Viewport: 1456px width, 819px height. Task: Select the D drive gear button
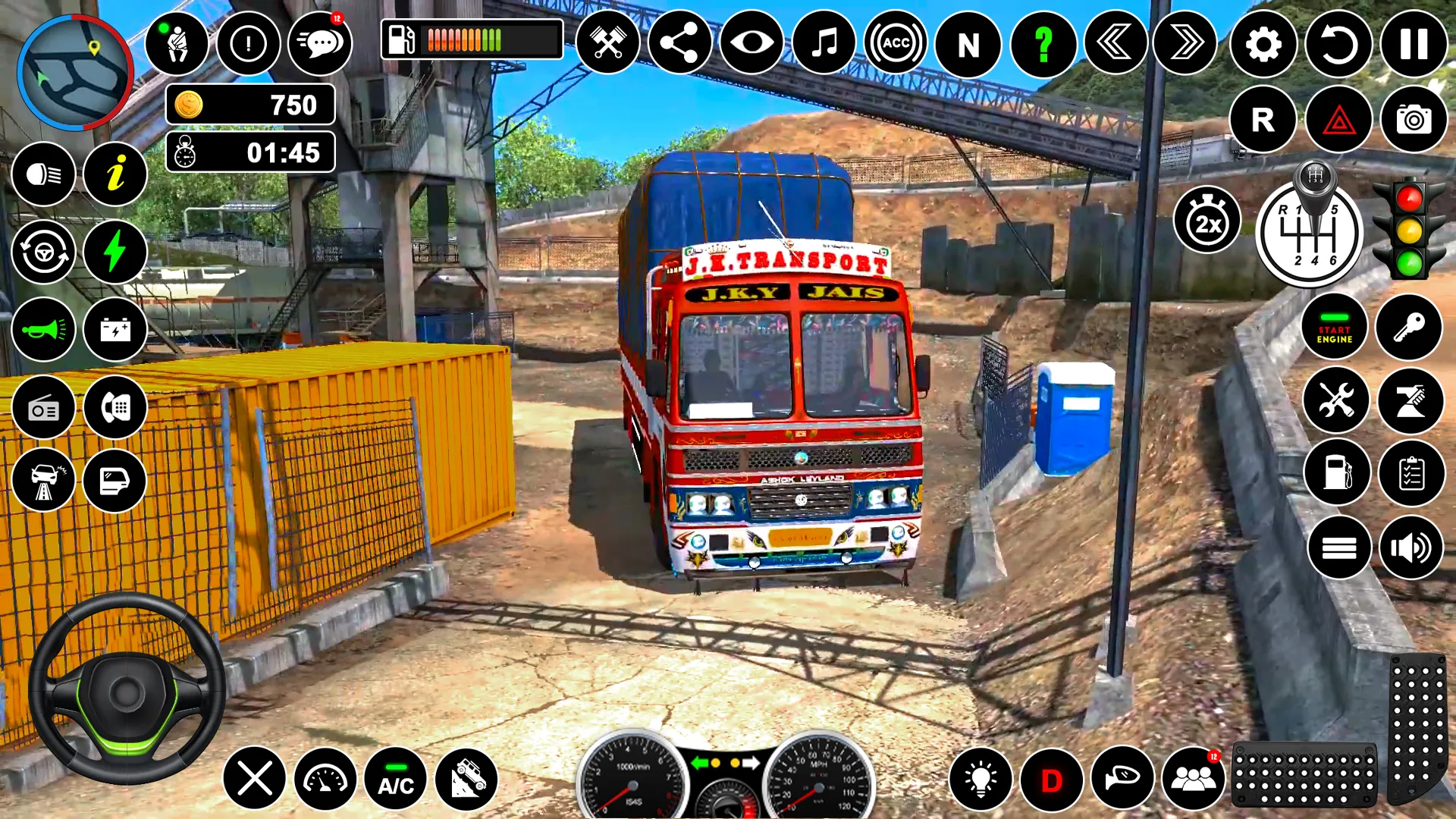(x=1051, y=780)
